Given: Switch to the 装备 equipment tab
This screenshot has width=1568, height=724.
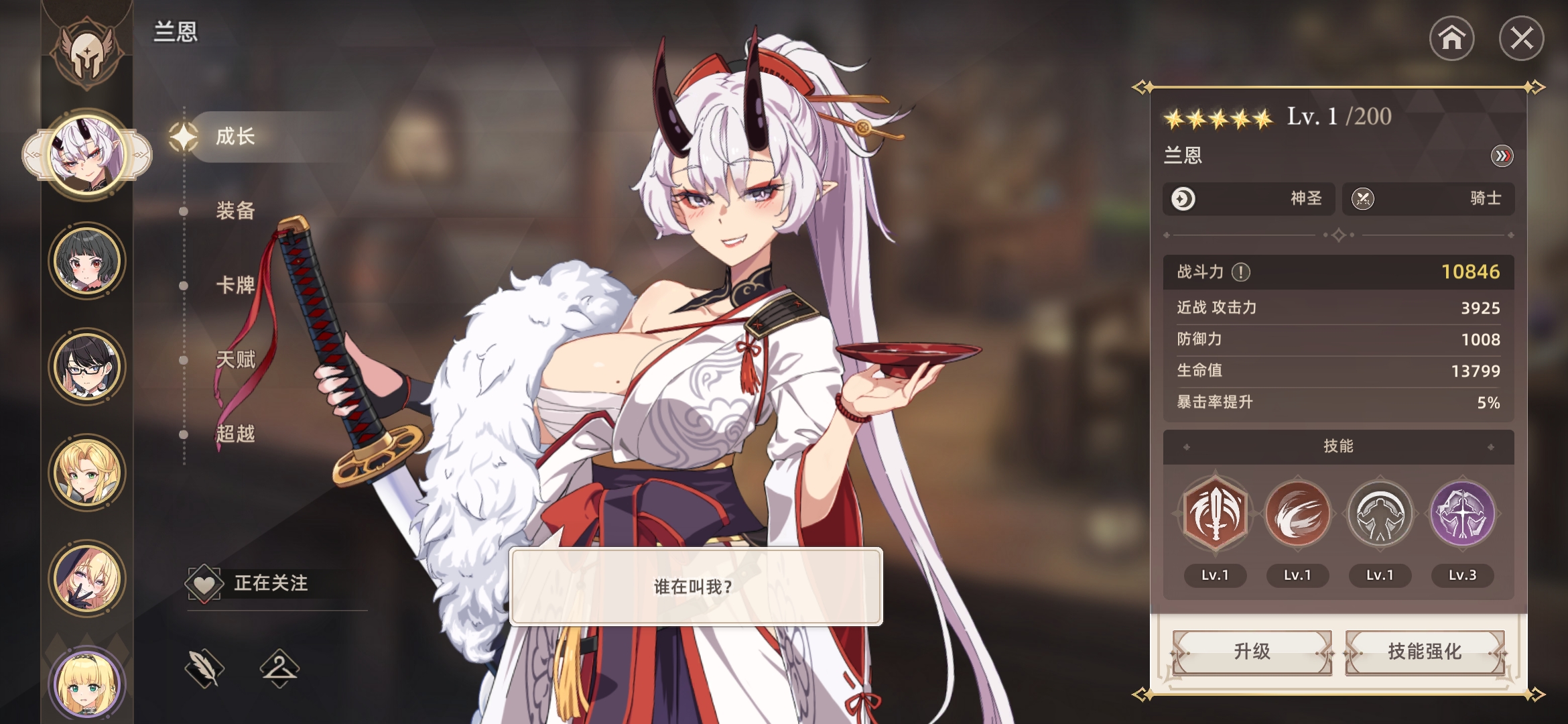Looking at the screenshot, I should (x=235, y=210).
